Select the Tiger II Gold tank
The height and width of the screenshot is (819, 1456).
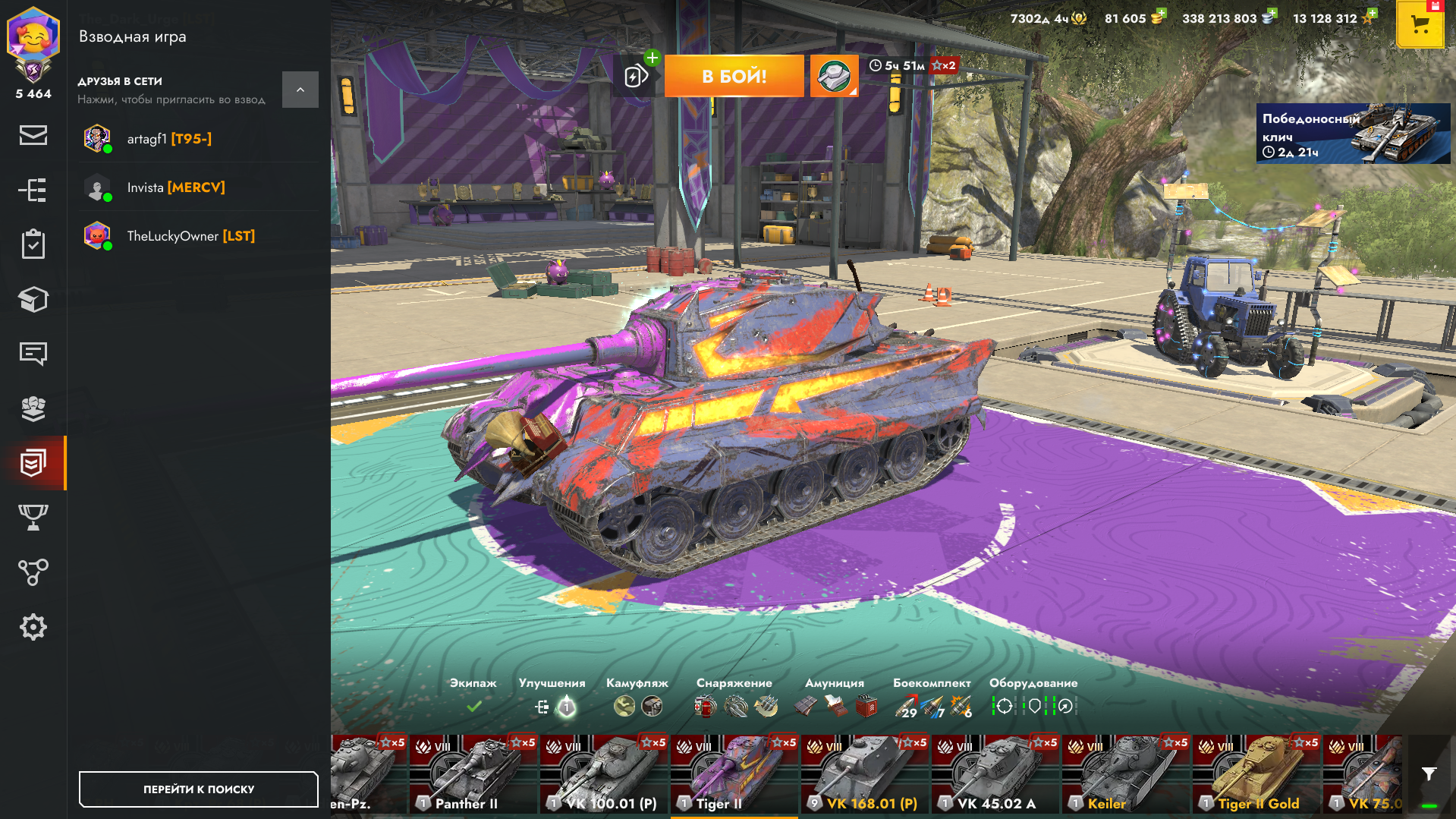tap(1256, 774)
